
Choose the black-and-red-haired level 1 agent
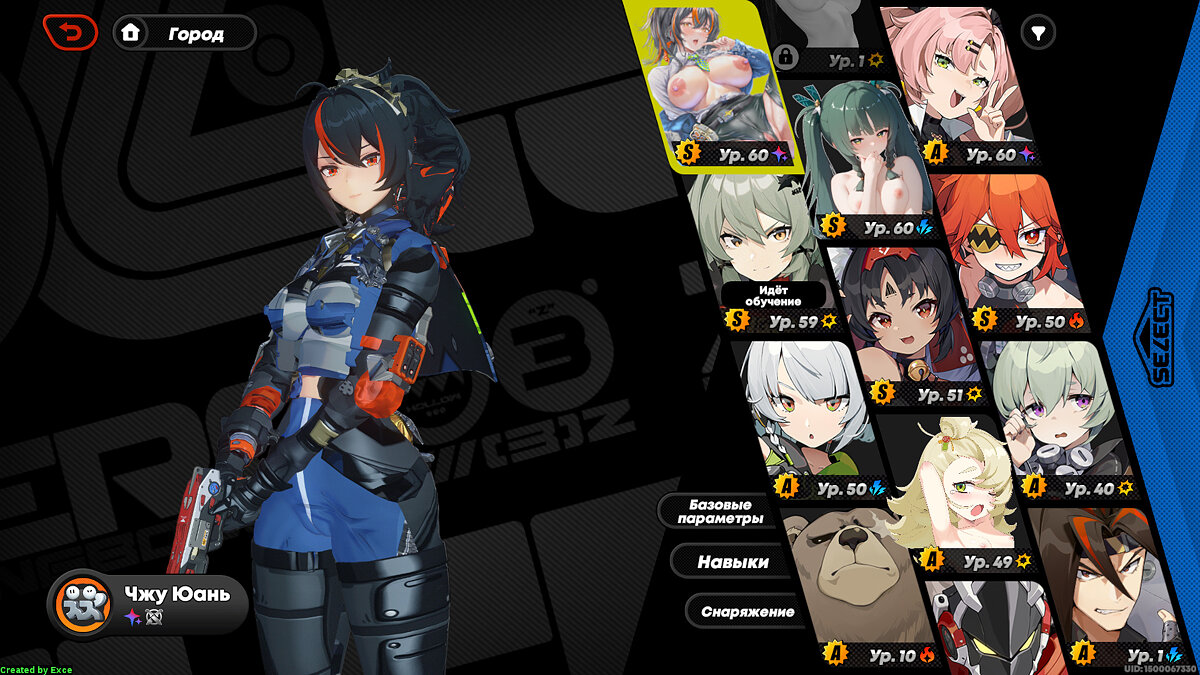click(x=1110, y=580)
